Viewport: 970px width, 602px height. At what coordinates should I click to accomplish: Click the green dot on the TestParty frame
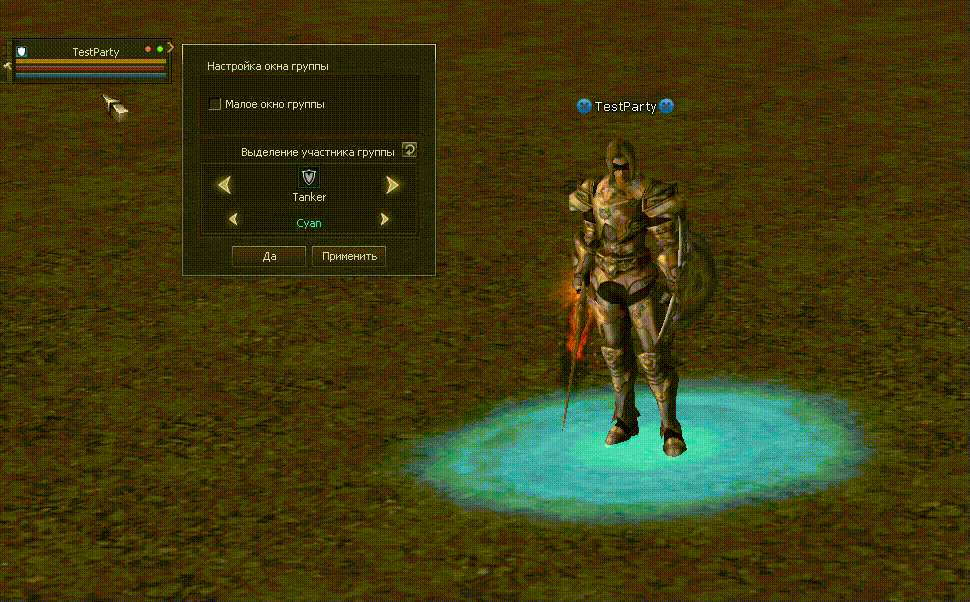(x=160, y=49)
